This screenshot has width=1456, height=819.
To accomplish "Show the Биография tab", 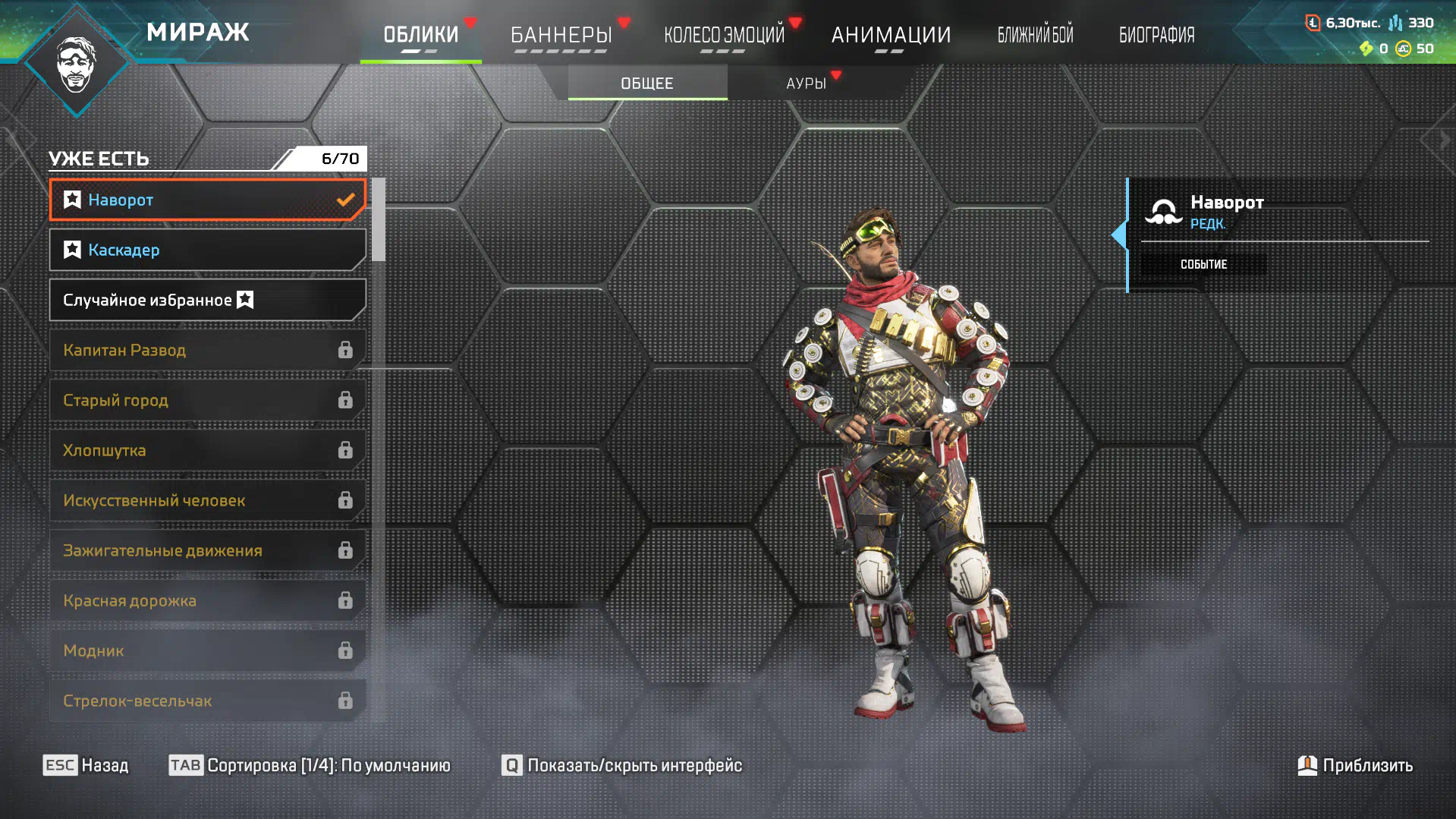I will (x=1156, y=35).
